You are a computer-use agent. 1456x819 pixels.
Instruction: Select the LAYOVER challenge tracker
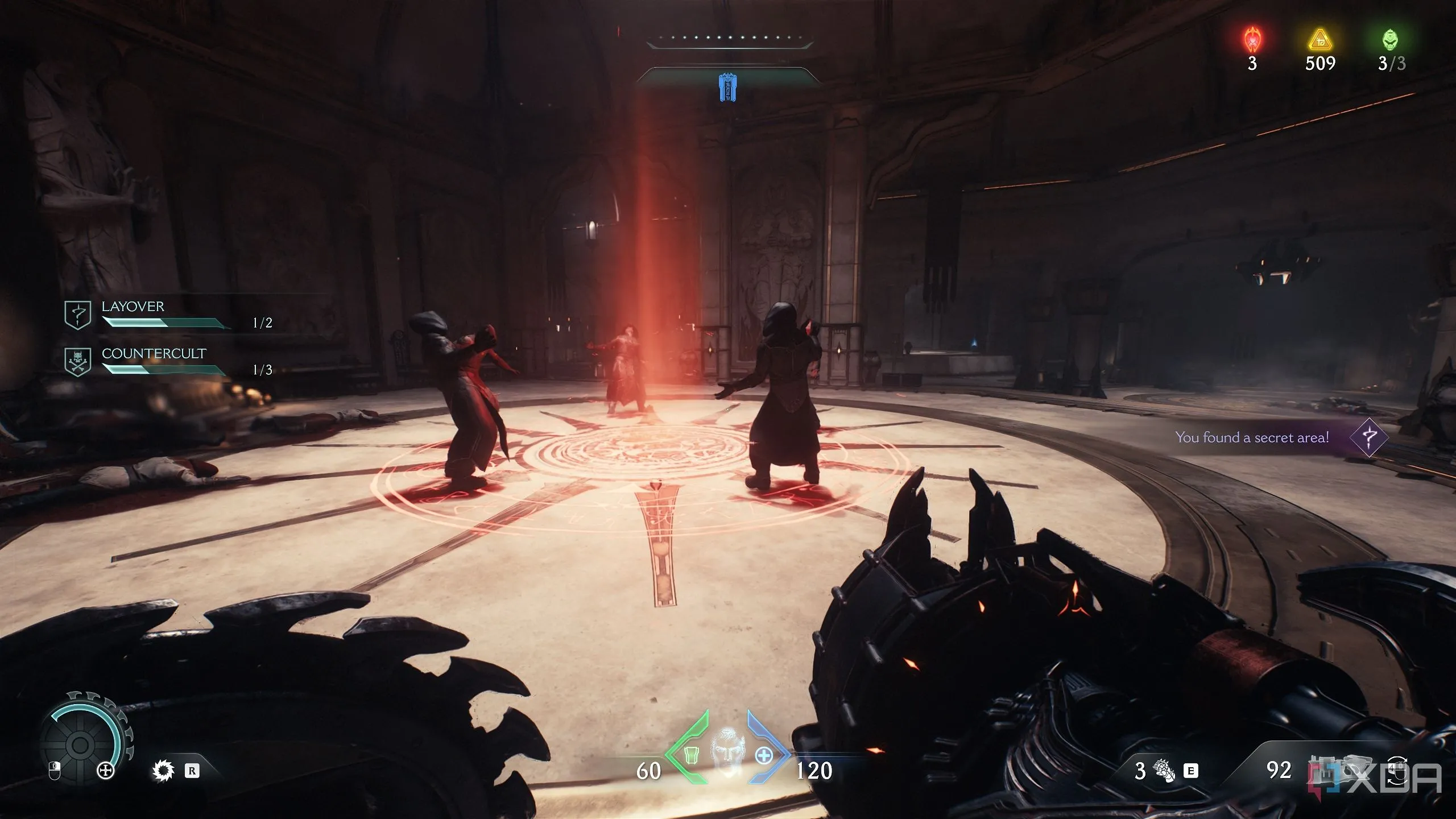165,315
